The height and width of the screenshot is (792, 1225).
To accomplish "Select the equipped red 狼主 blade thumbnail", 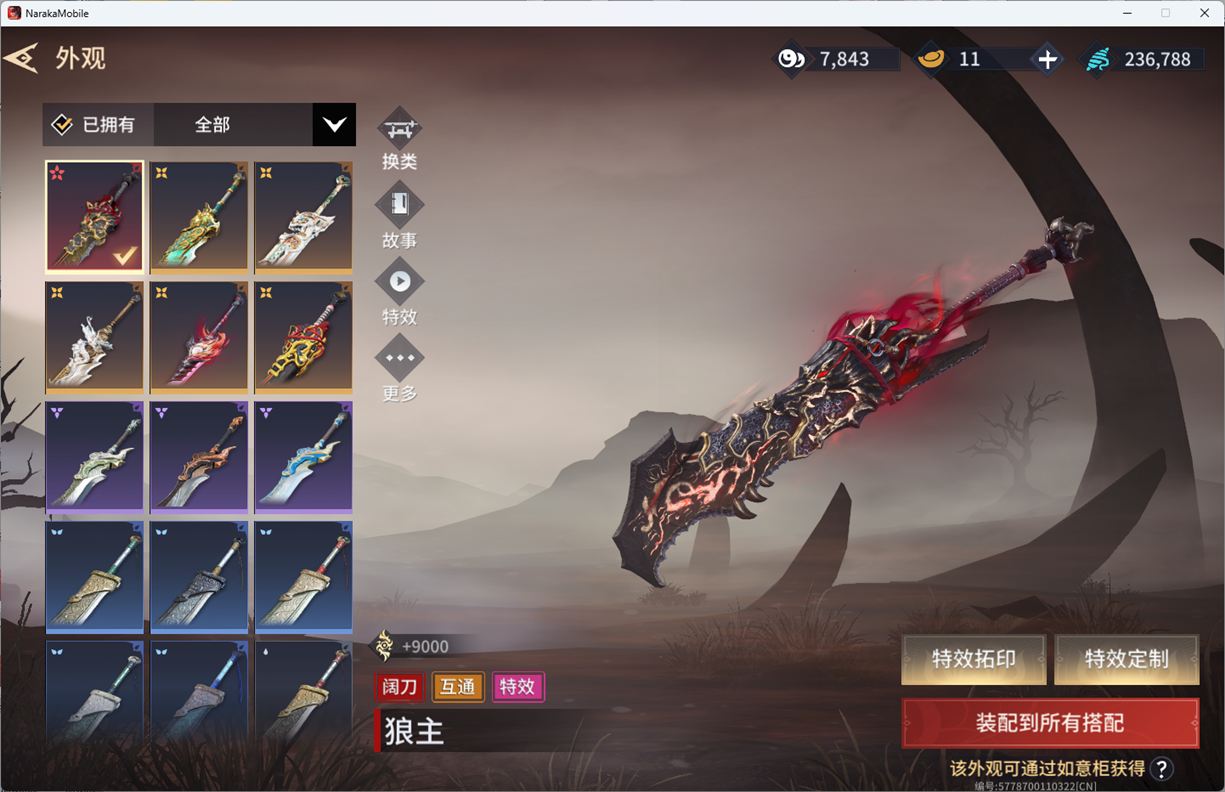I will click(x=95, y=217).
